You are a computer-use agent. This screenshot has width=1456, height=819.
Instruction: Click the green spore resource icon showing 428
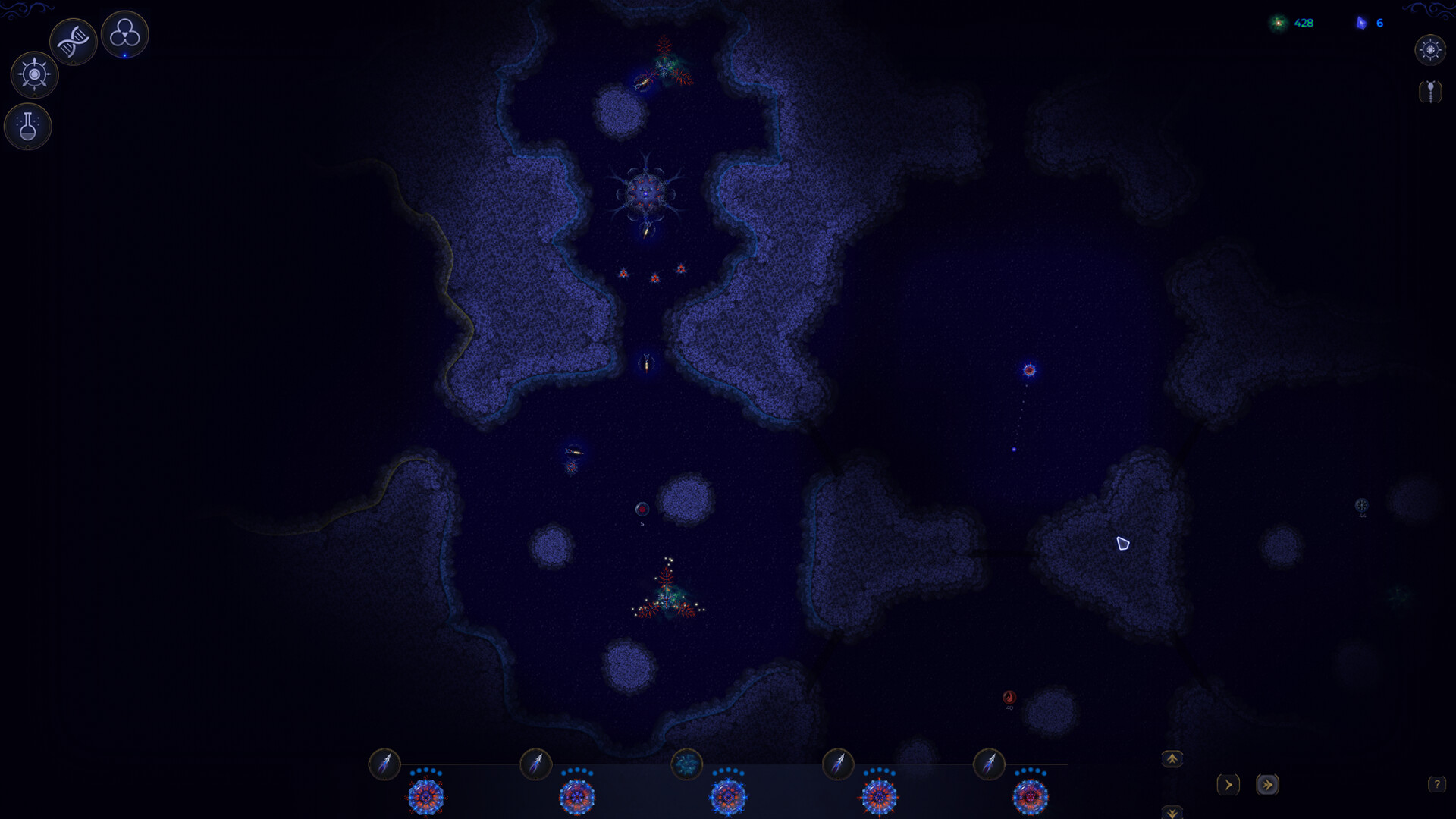[1277, 24]
